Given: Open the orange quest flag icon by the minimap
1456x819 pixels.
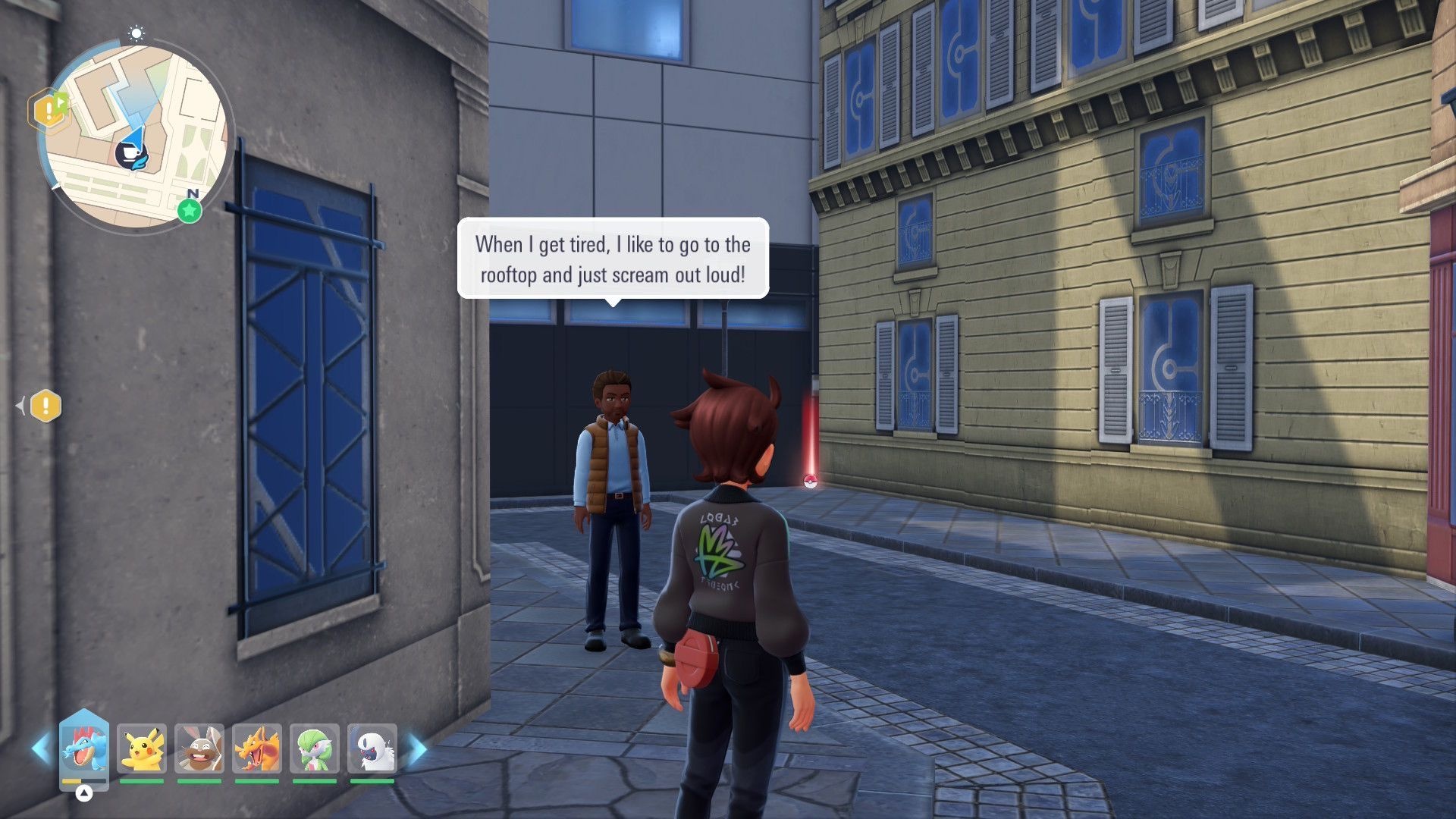Looking at the screenshot, I should coord(49,111).
